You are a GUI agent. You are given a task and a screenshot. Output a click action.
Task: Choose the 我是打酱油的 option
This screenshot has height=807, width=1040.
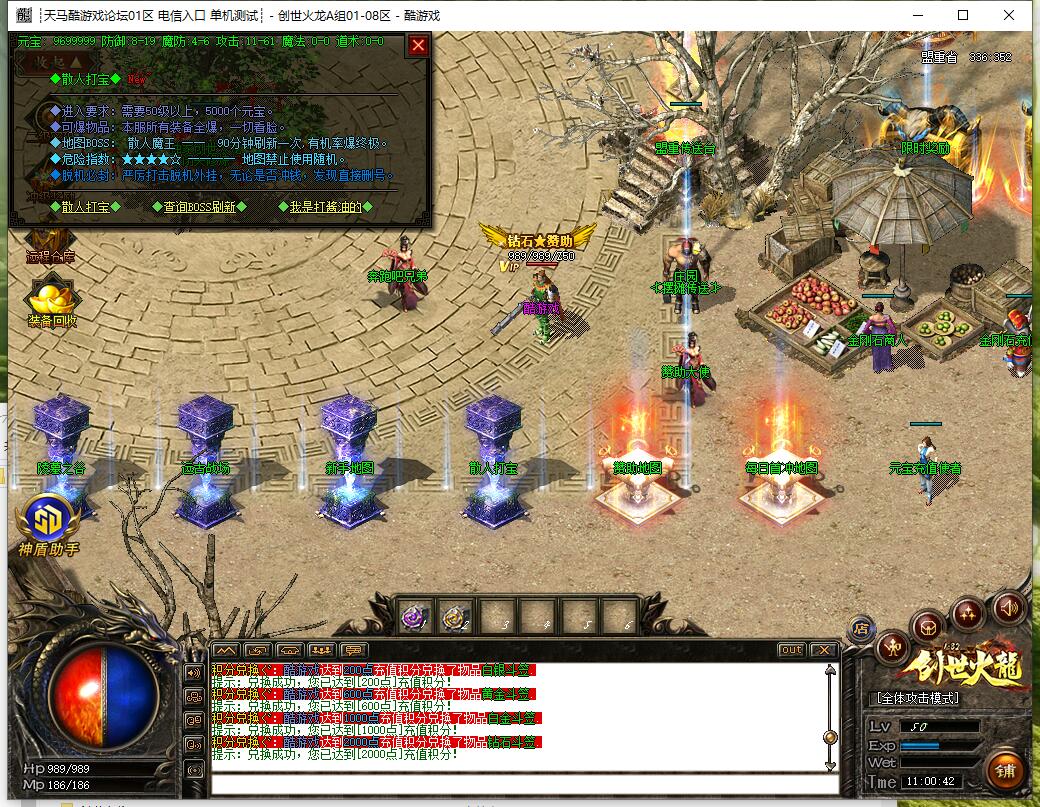(326, 207)
